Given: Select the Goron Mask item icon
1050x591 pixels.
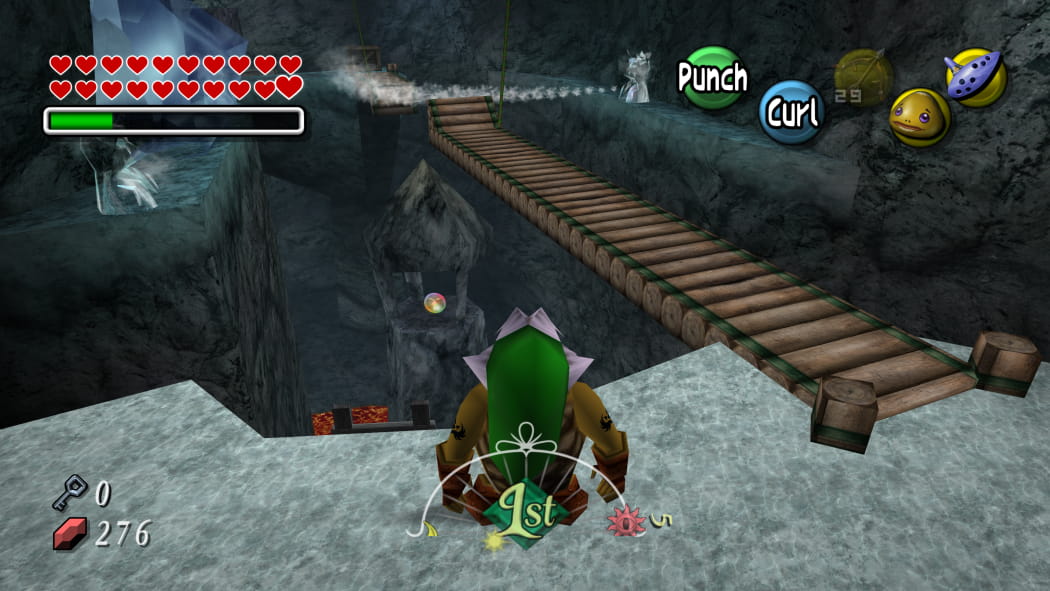Looking at the screenshot, I should (x=919, y=117).
